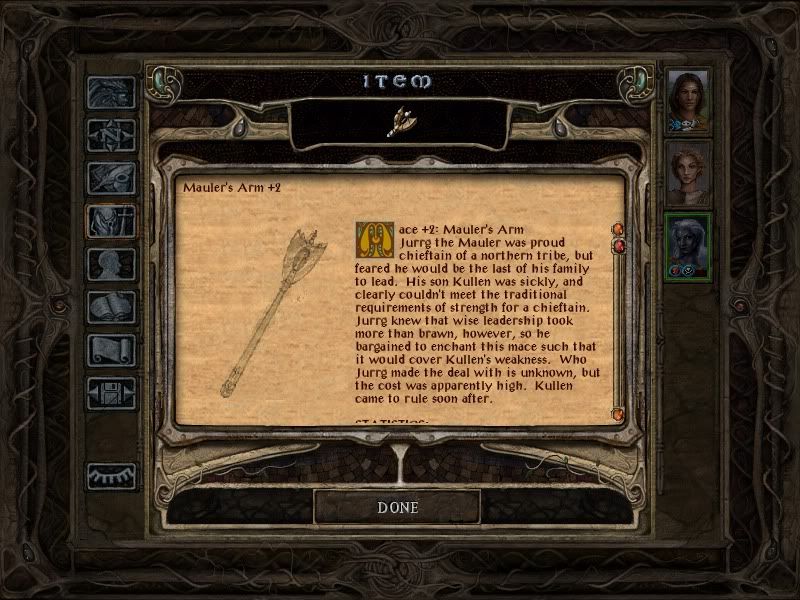Click the DONE button

(x=397, y=507)
